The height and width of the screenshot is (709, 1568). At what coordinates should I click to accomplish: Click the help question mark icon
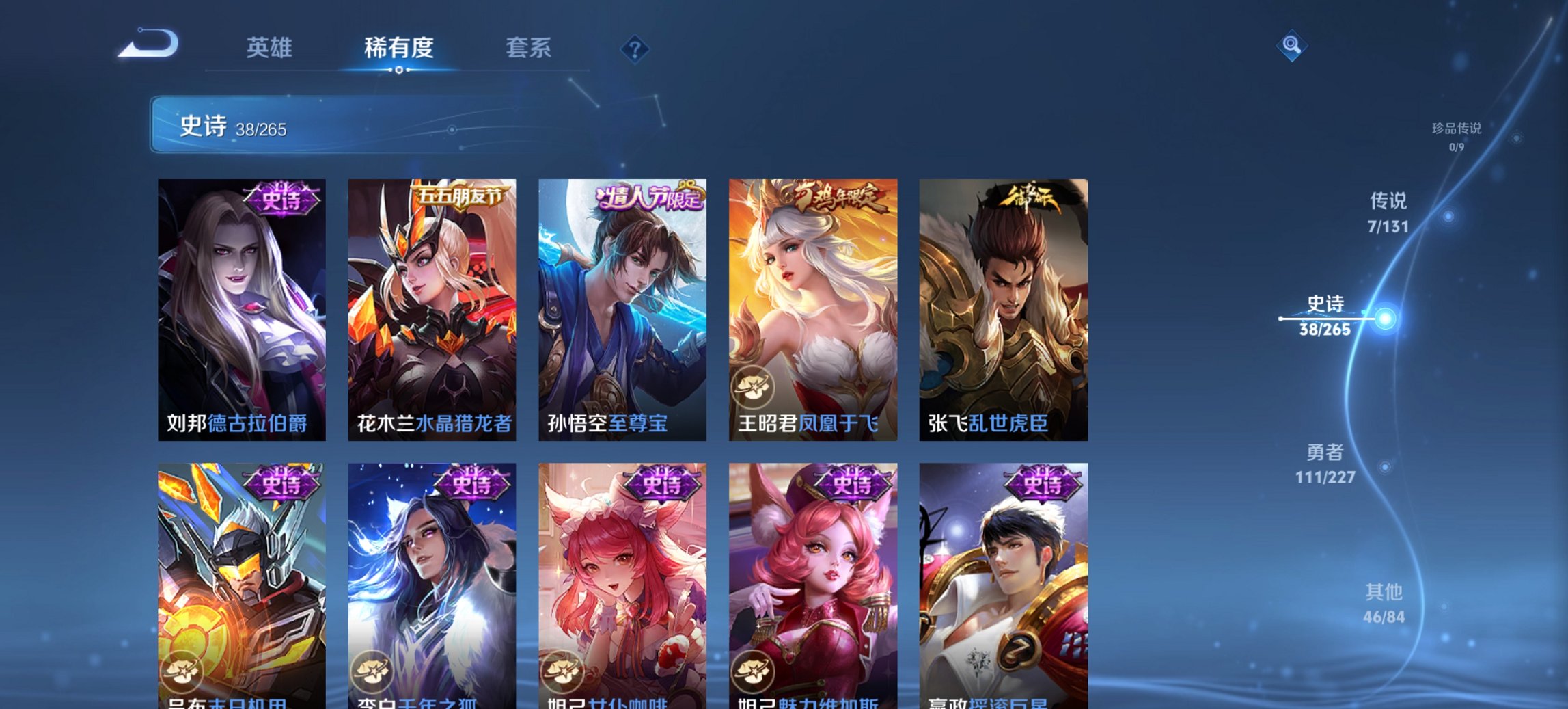(x=634, y=48)
